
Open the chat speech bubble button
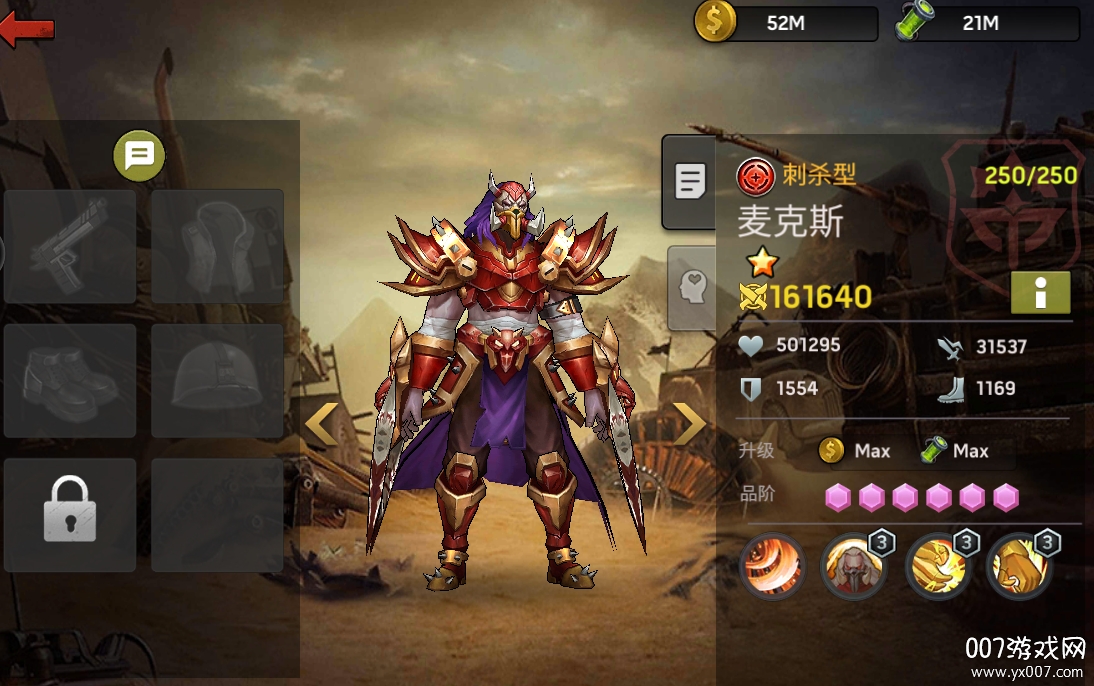pyautogui.click(x=139, y=156)
